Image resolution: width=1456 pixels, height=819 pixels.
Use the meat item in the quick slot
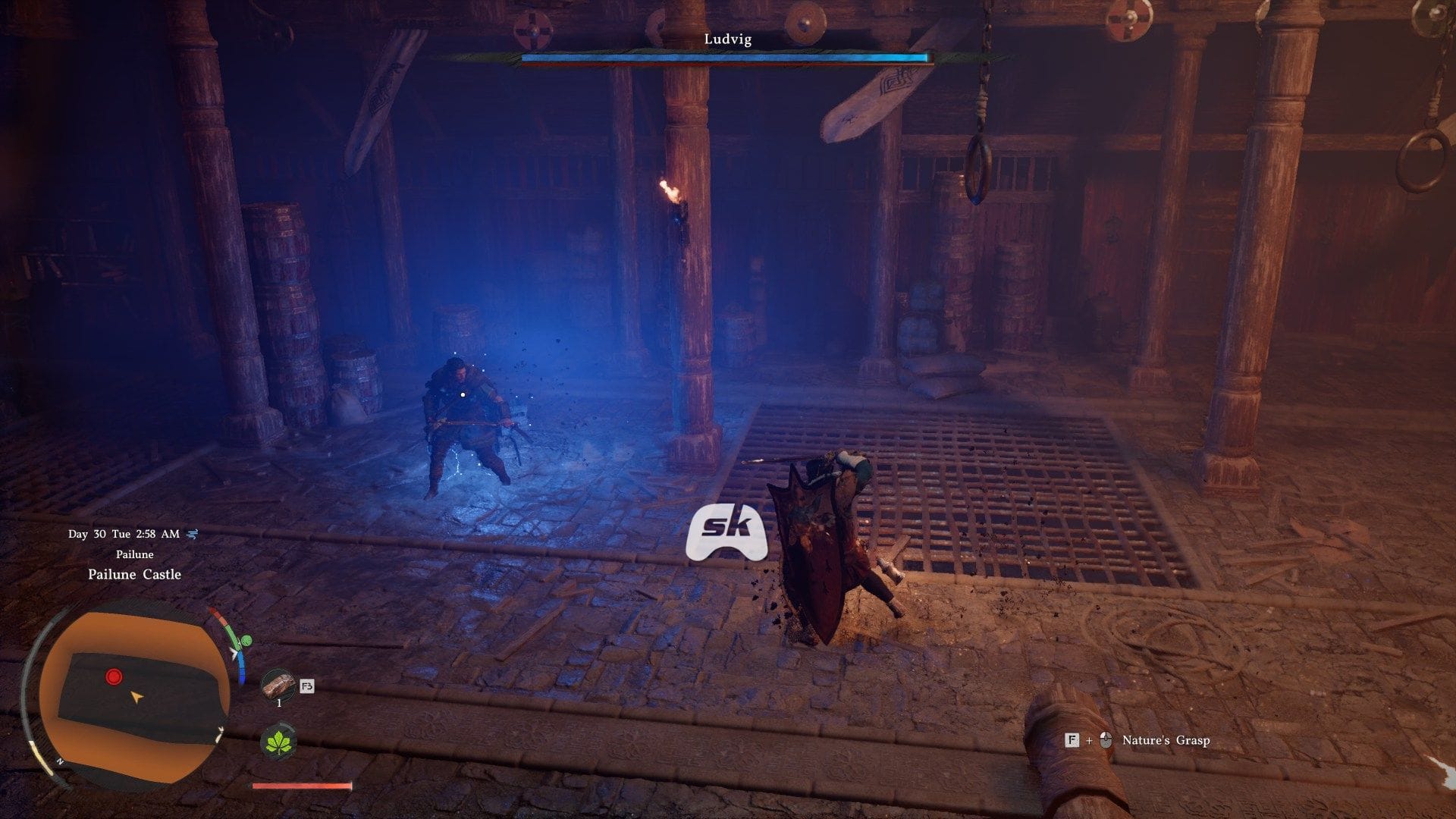[x=278, y=686]
